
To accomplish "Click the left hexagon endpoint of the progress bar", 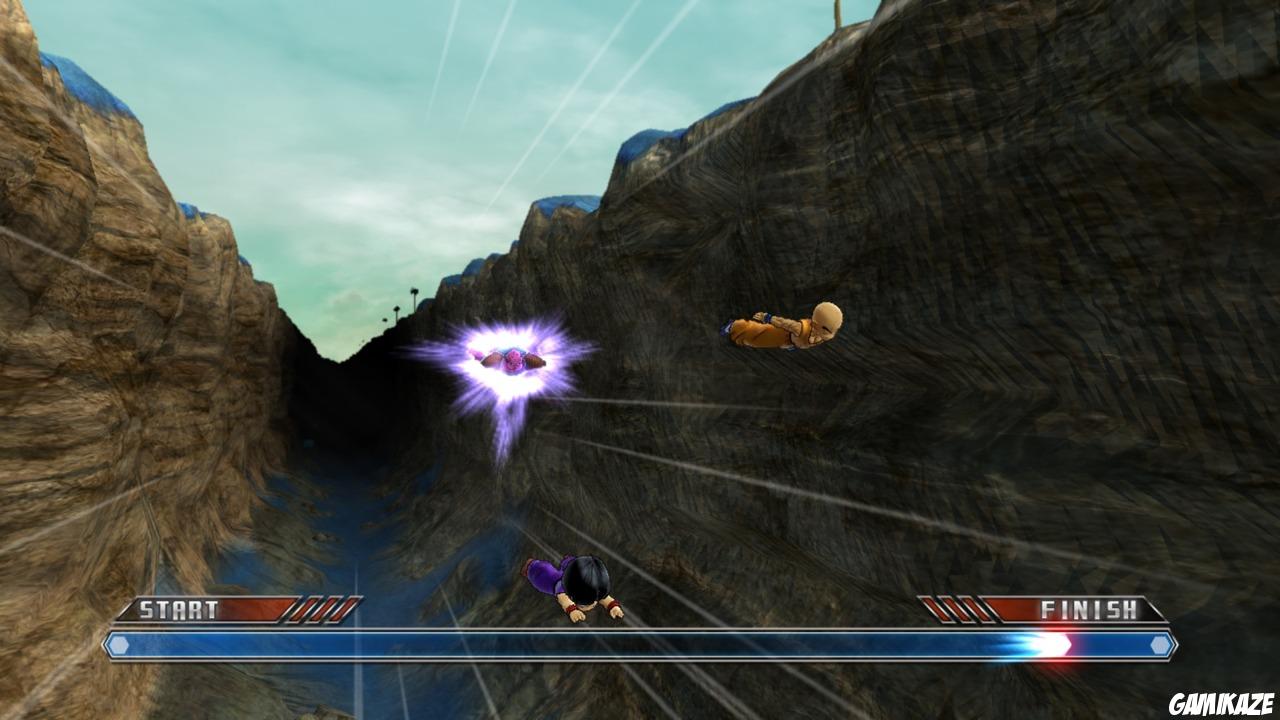I will [x=119, y=647].
